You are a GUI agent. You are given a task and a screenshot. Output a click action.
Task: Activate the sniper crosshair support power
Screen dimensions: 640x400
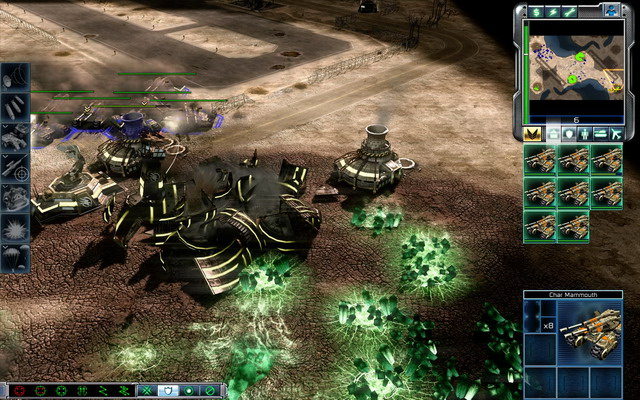tap(16, 167)
